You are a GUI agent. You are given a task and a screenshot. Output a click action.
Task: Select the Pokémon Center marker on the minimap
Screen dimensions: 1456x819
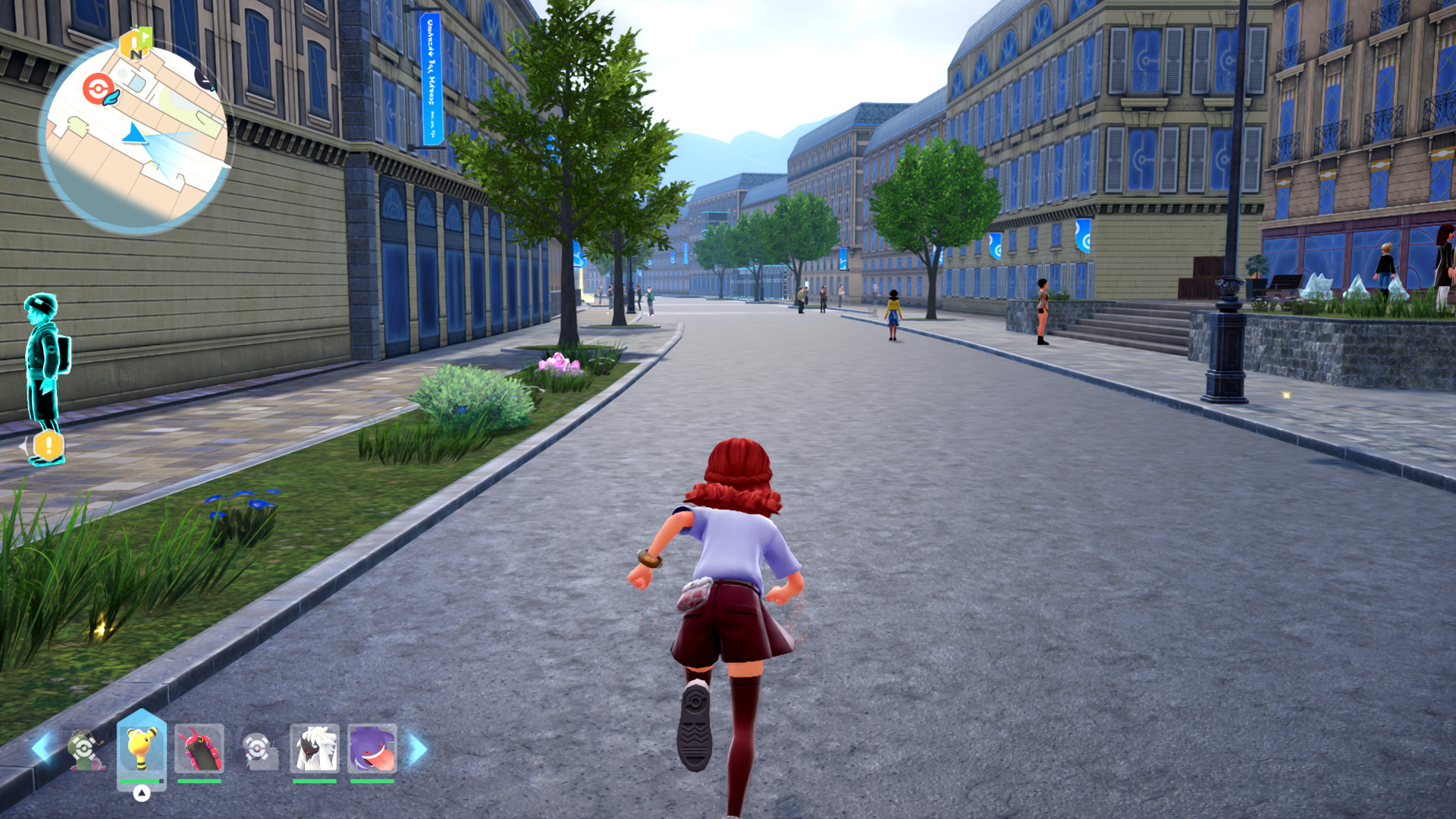[x=98, y=89]
